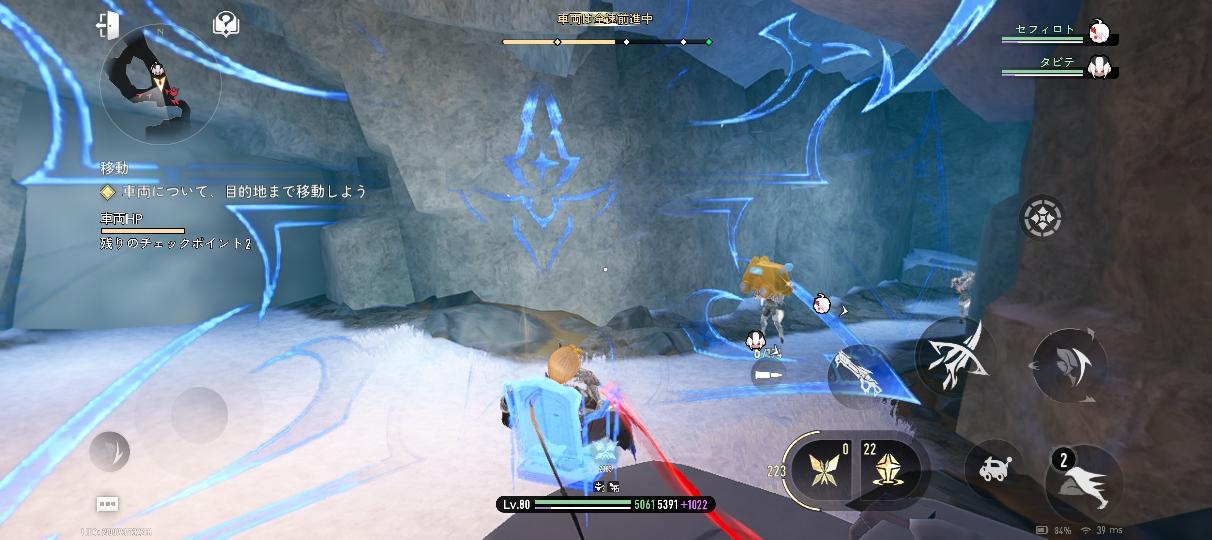Open the circular minimap

160,85
